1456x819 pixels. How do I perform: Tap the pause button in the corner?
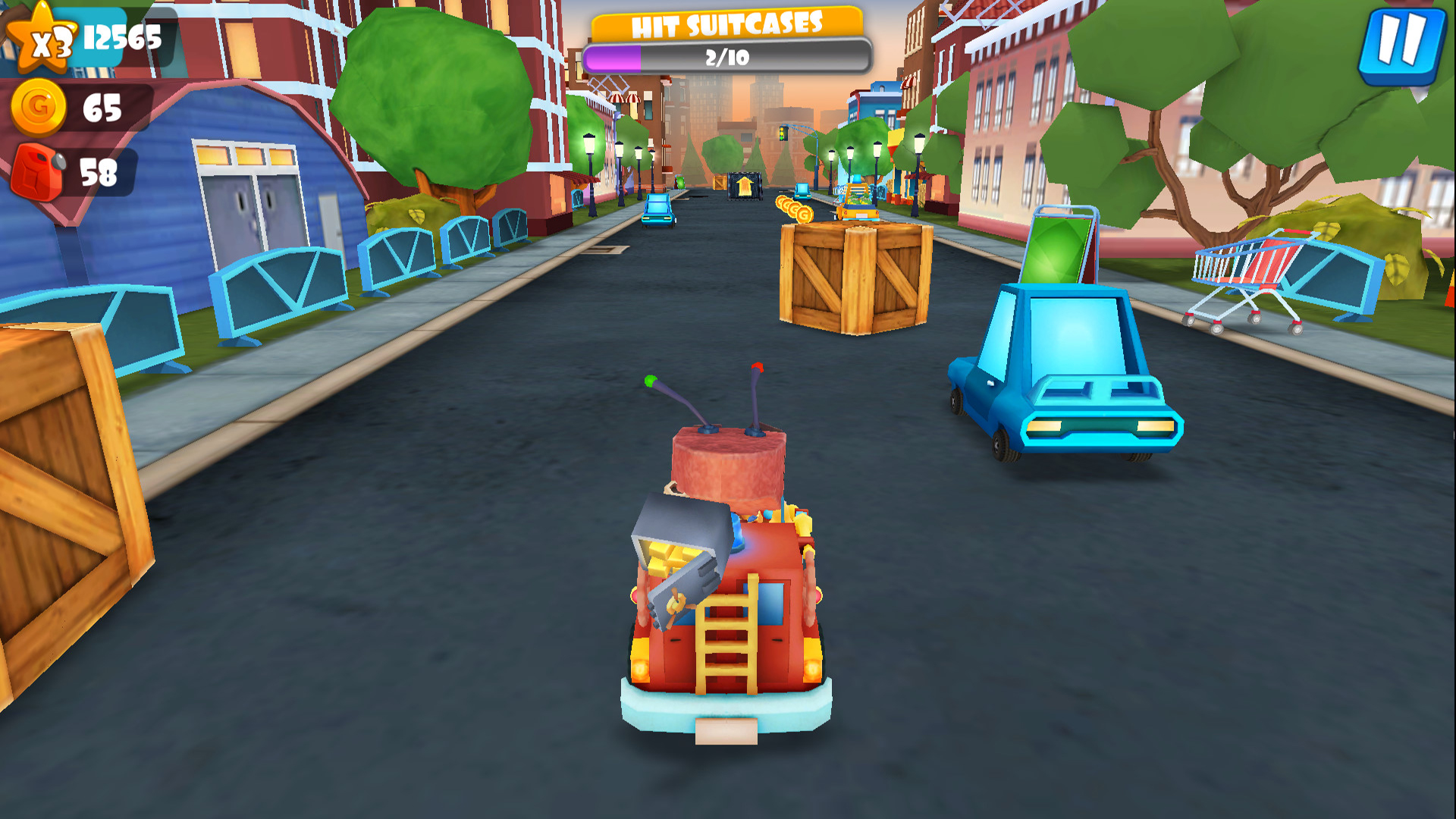click(x=1401, y=45)
